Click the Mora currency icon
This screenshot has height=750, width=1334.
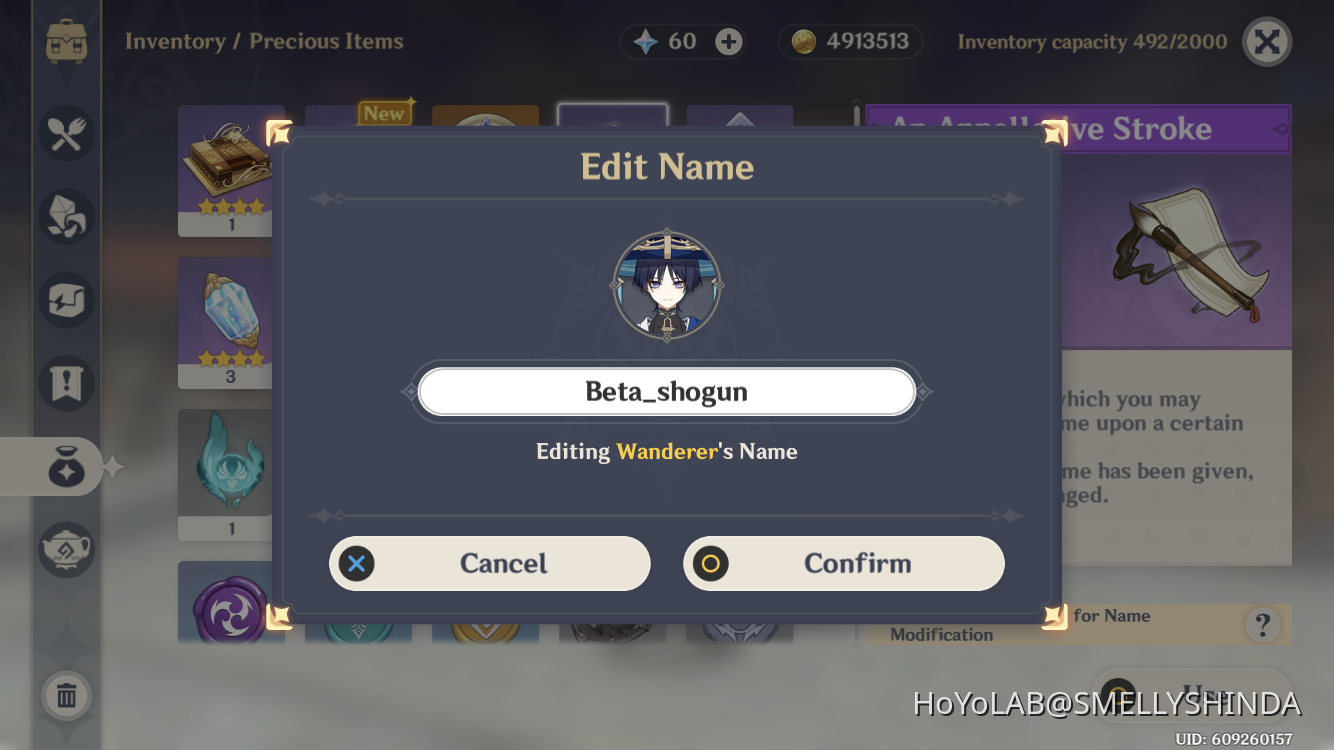click(809, 41)
